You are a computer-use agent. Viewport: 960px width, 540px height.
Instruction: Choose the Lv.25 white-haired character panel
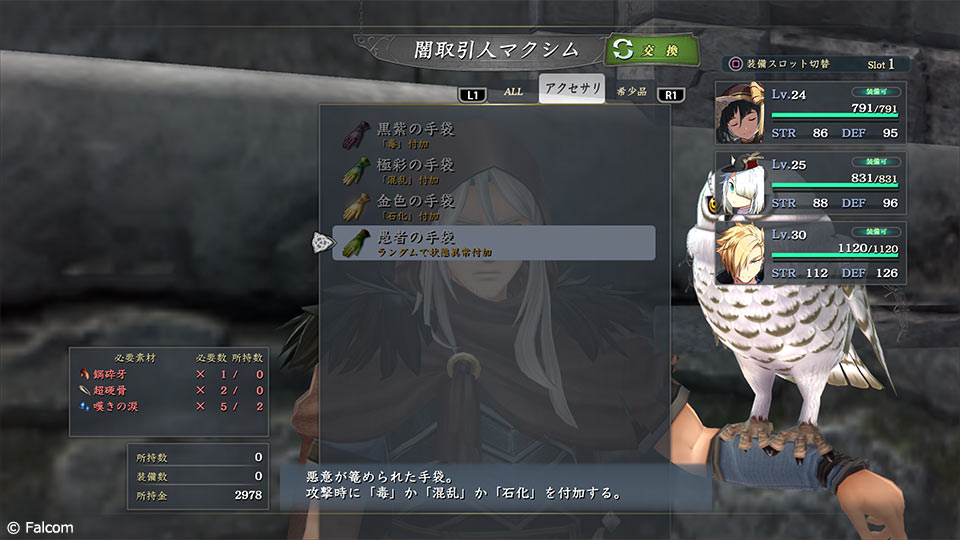point(811,183)
